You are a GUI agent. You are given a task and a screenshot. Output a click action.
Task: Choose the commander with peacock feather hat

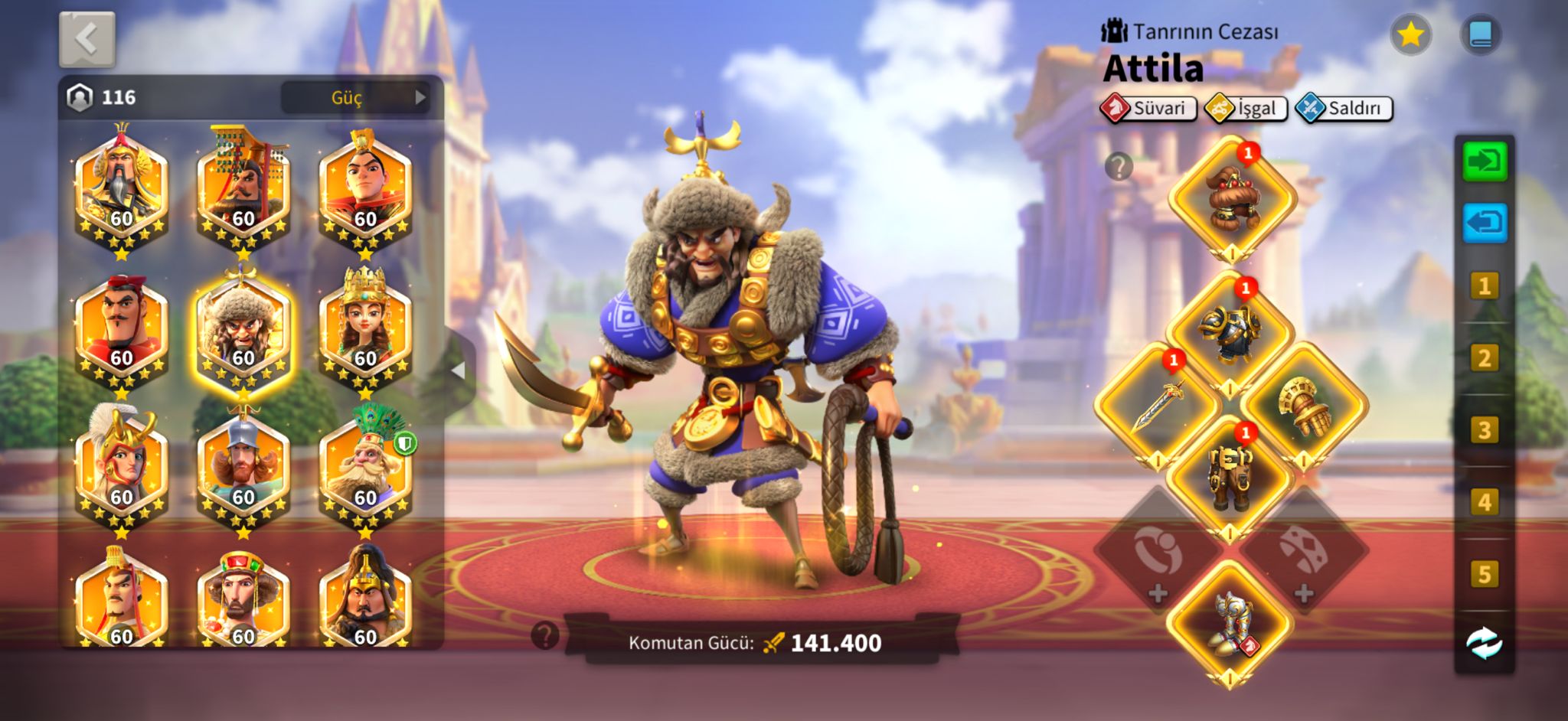(x=365, y=468)
